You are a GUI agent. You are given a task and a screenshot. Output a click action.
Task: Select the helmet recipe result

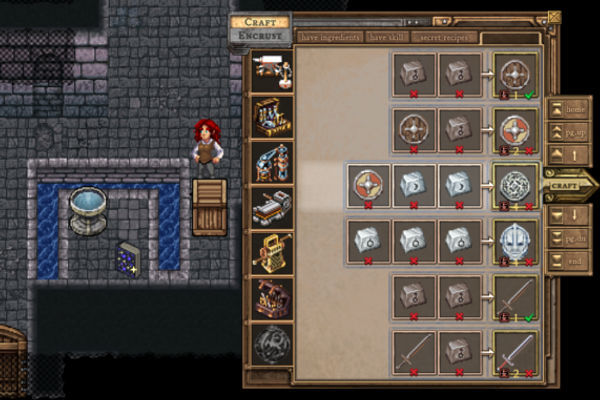click(x=516, y=240)
